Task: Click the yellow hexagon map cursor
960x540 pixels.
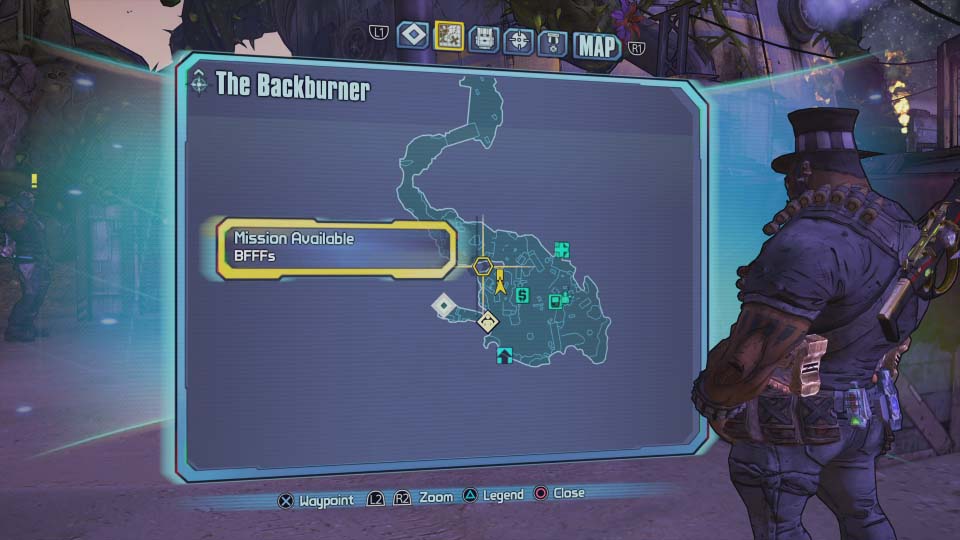Action: pos(483,266)
